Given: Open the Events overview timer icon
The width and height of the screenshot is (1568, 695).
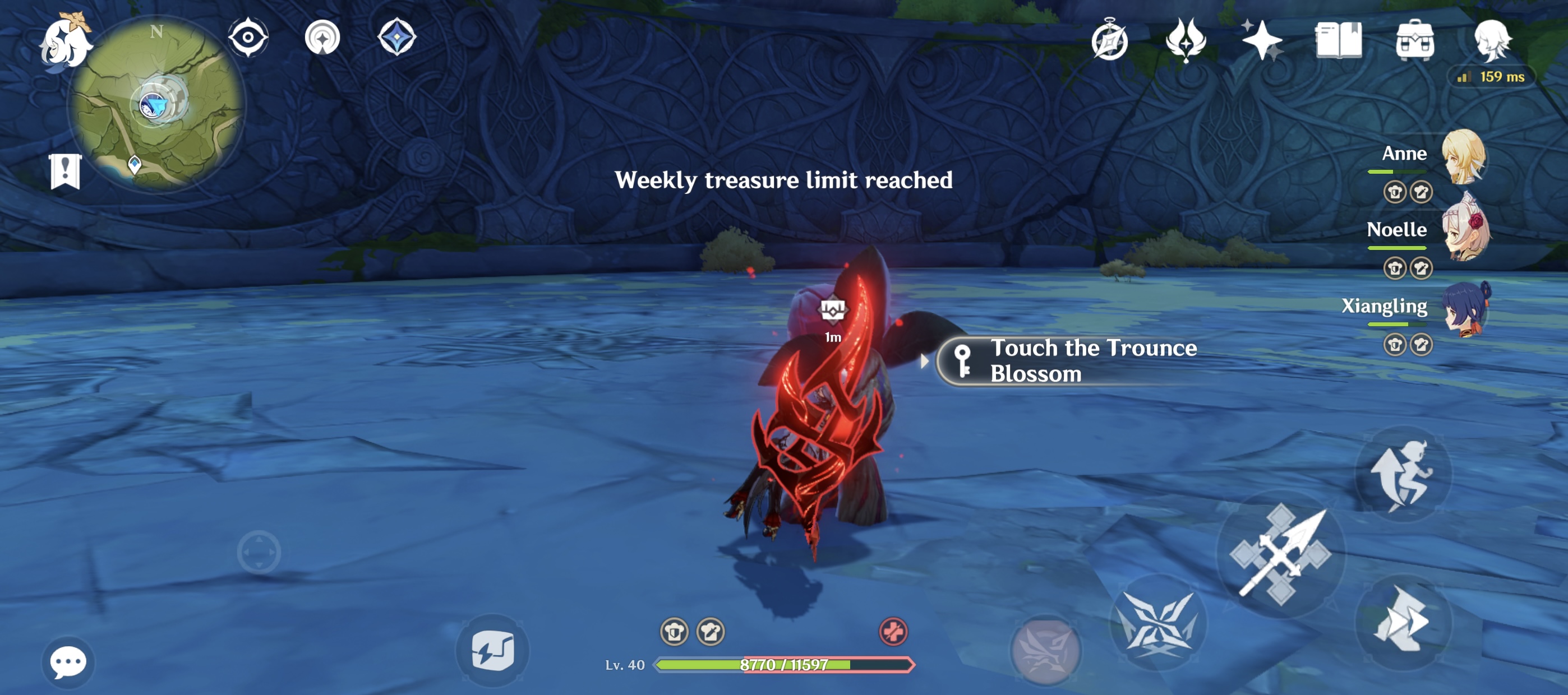Looking at the screenshot, I should [x=1112, y=41].
